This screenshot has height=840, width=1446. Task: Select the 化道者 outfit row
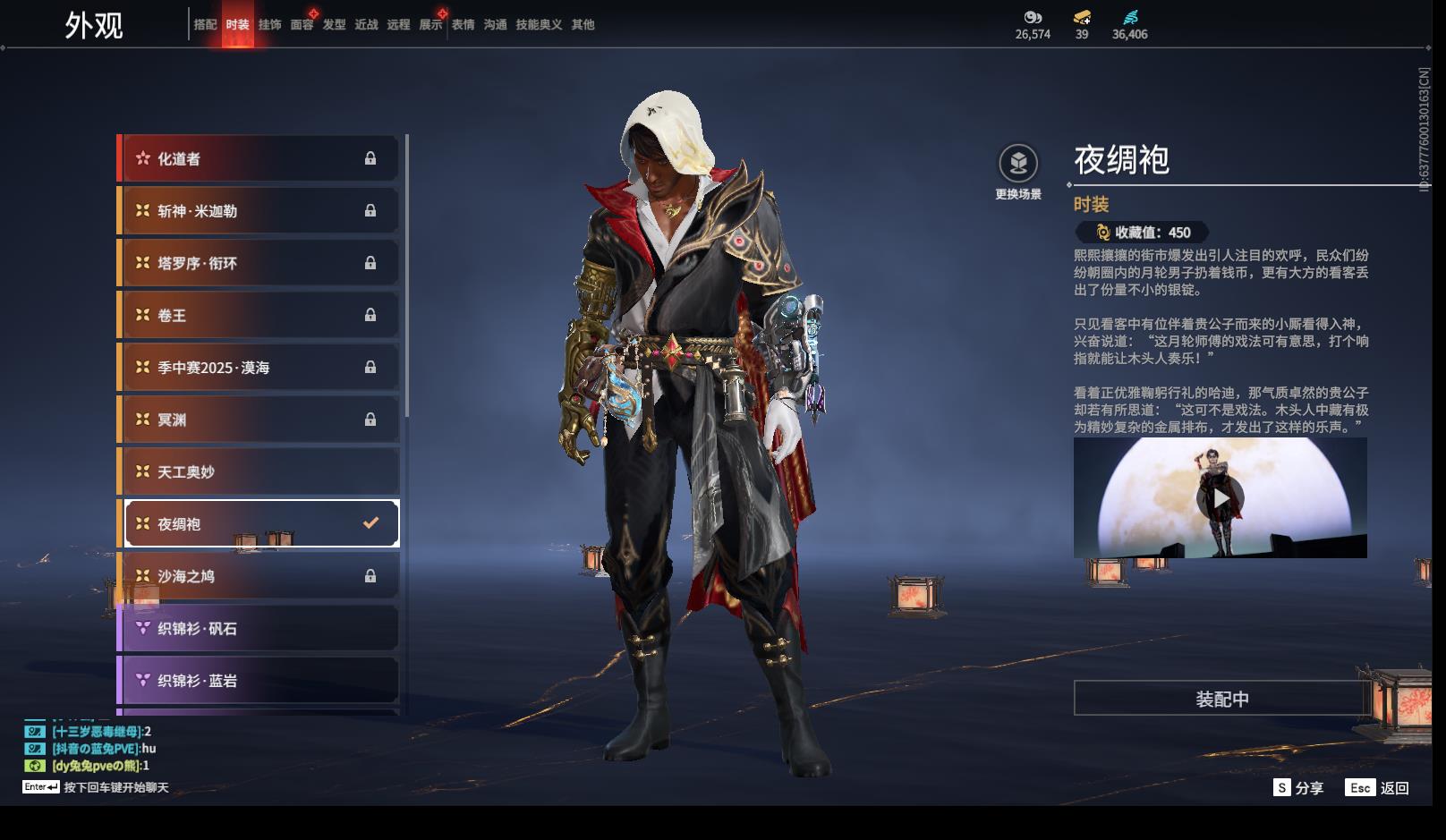[259, 159]
